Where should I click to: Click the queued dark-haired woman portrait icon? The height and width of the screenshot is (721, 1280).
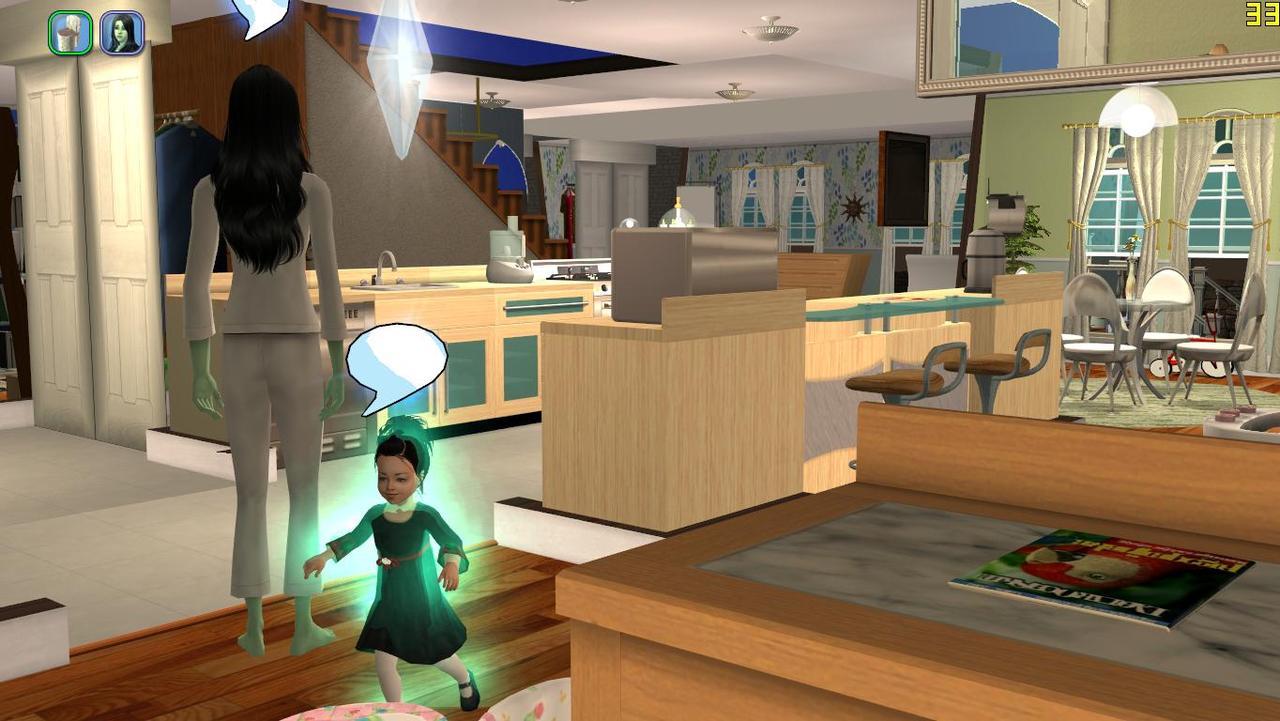pos(122,34)
